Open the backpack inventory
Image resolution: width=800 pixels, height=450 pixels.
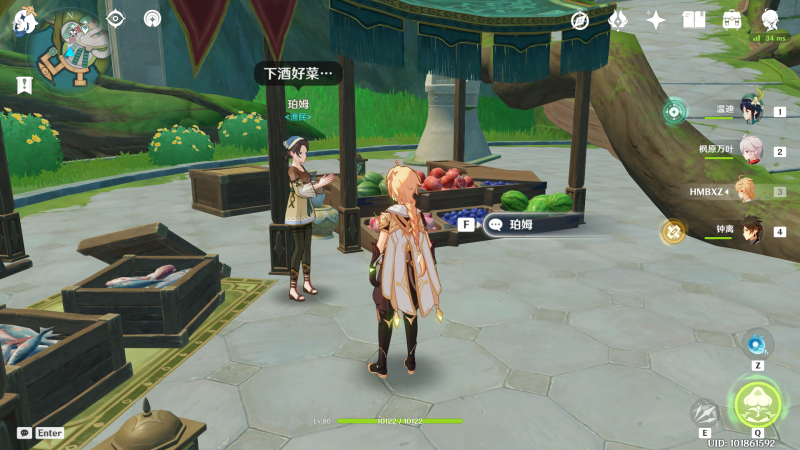(x=732, y=20)
